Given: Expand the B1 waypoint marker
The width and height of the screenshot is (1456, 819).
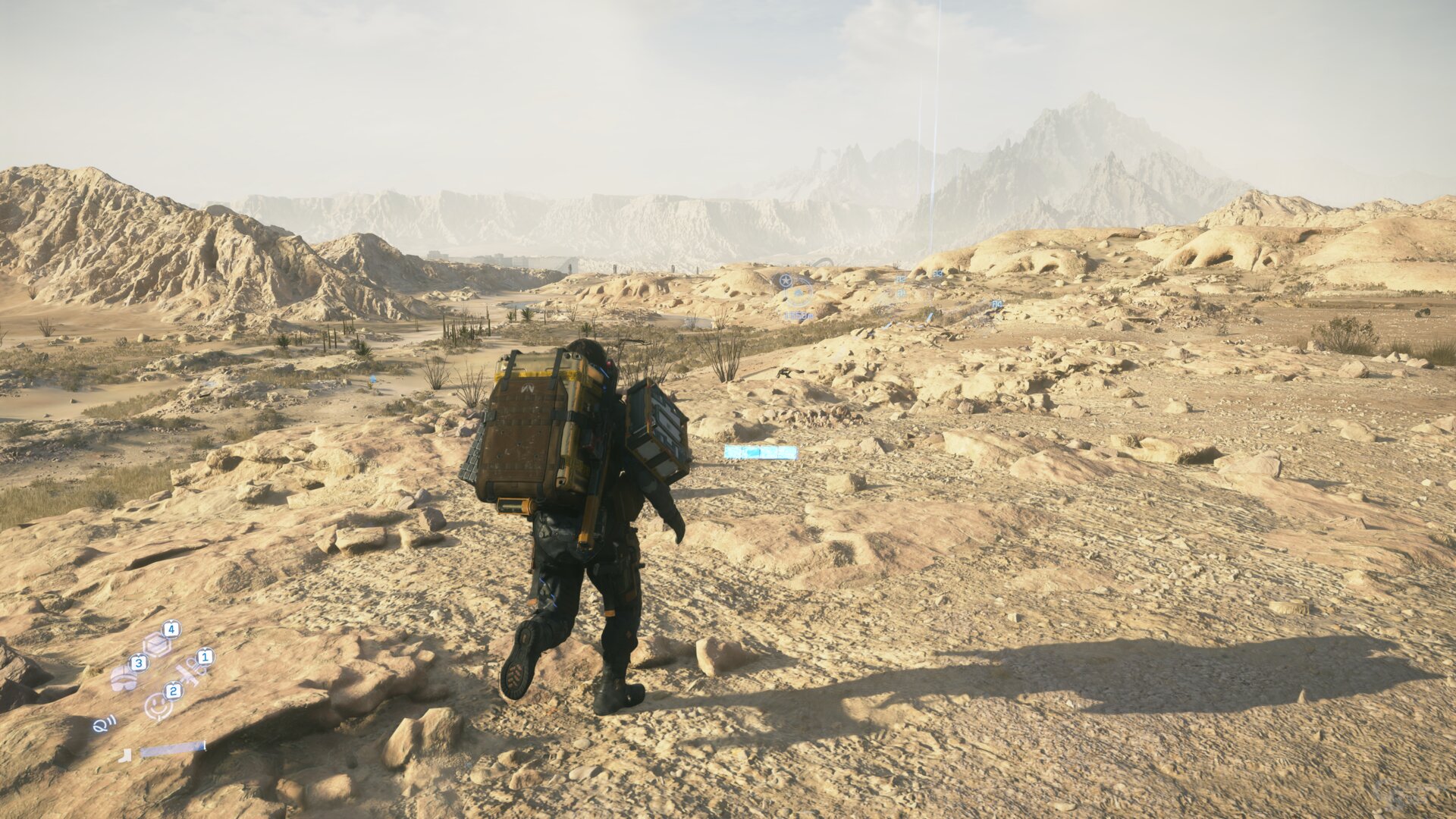Looking at the screenshot, I should [902, 293].
